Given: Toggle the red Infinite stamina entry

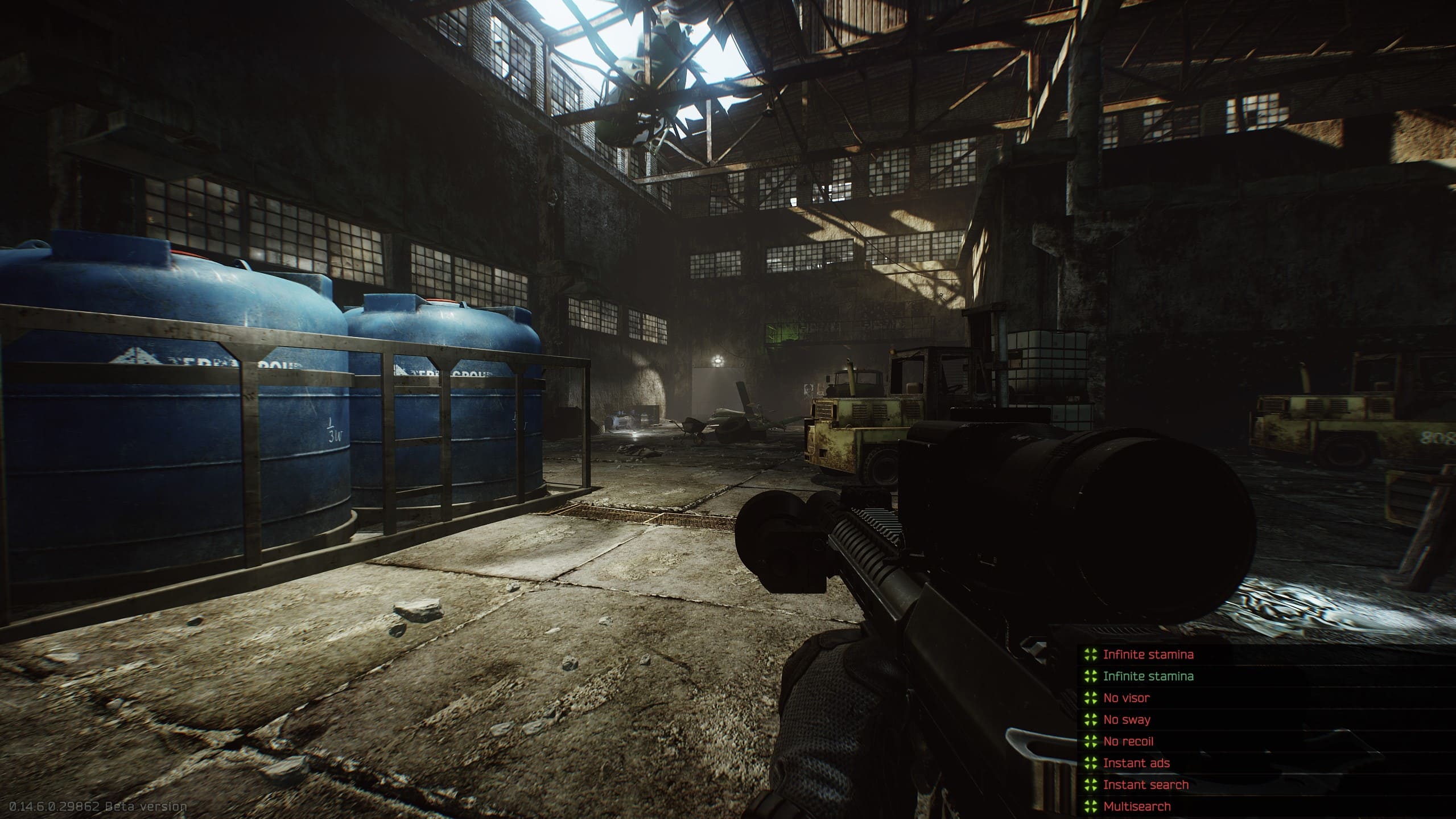Looking at the screenshot, I should point(1148,655).
